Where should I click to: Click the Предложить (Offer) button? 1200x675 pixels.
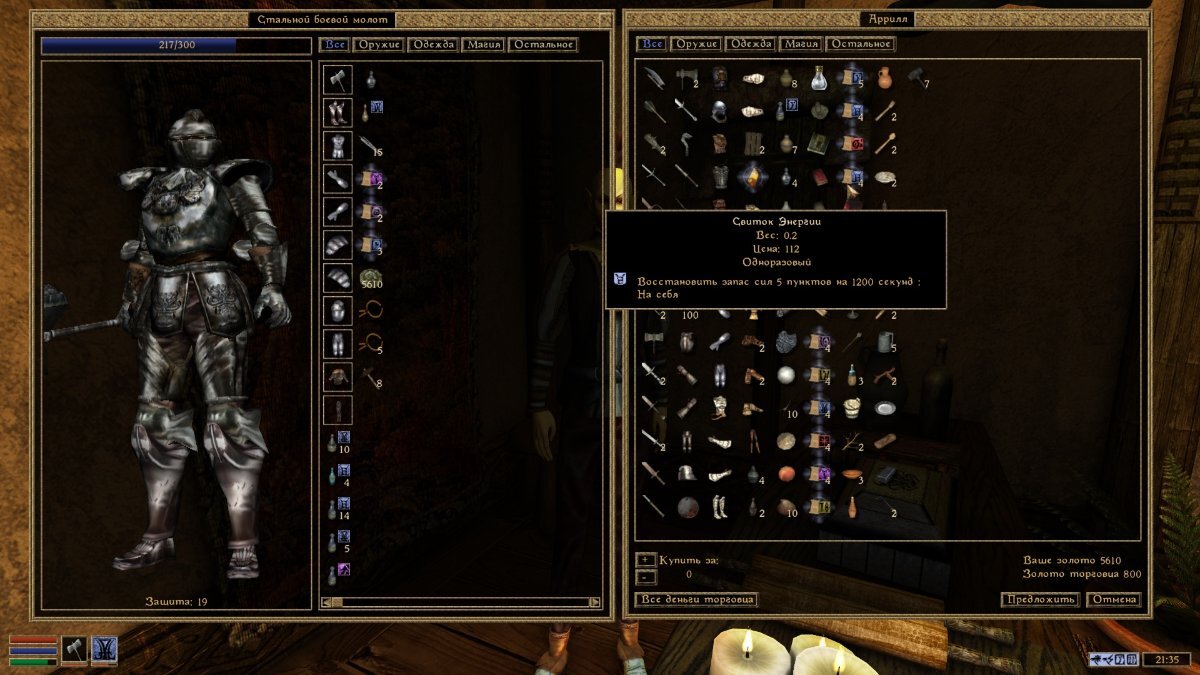[x=1040, y=600]
